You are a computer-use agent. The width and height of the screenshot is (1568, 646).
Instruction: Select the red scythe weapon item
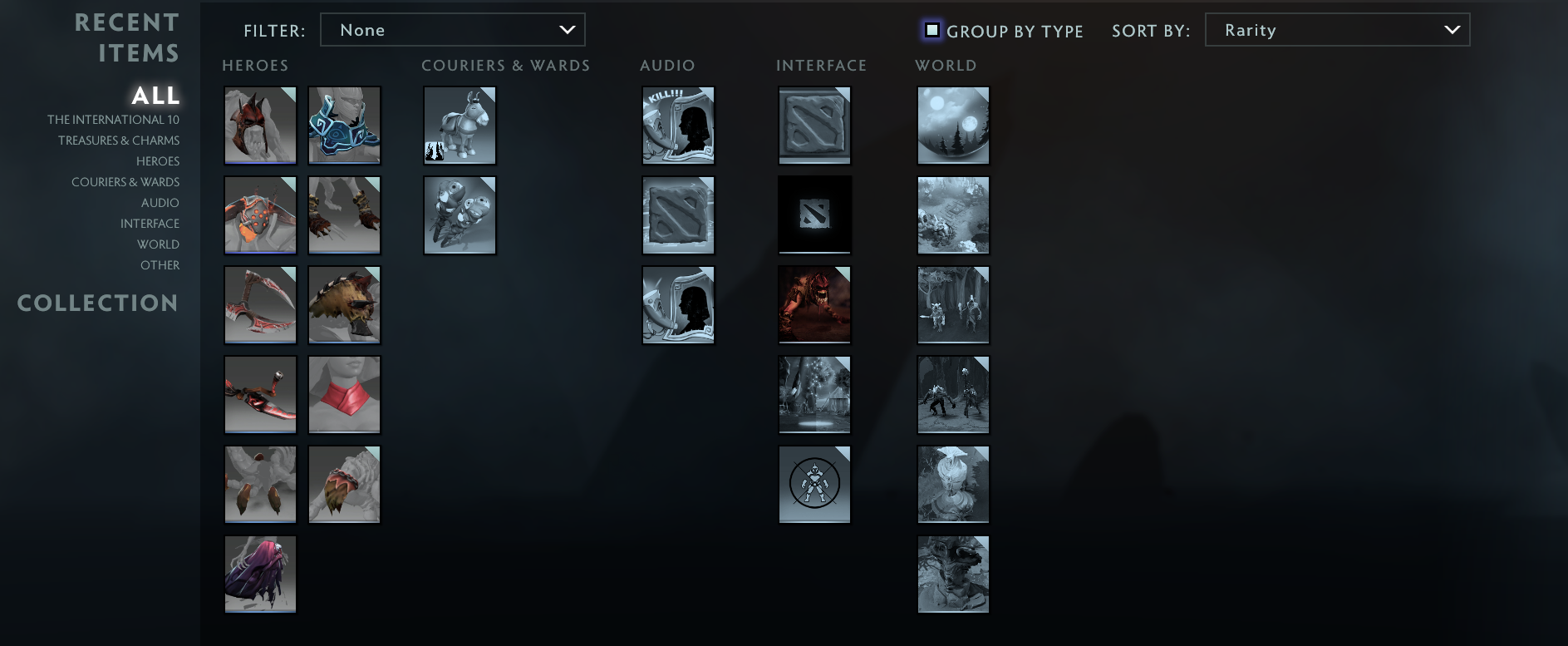[x=260, y=304]
